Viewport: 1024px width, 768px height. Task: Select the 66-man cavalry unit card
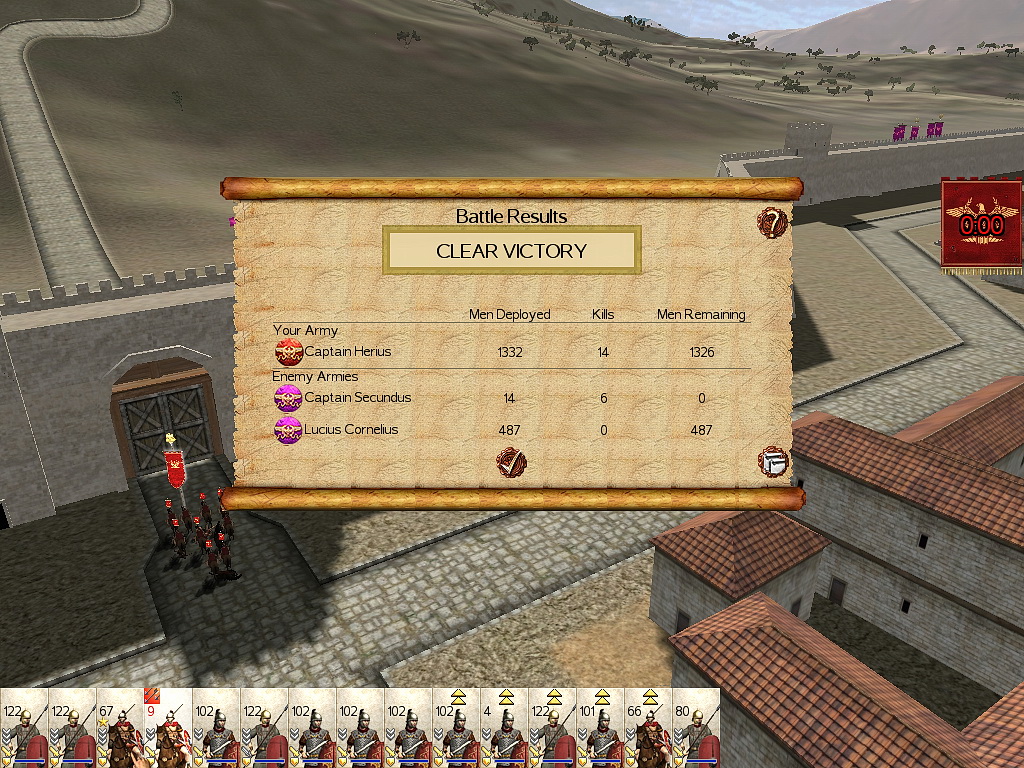[x=648, y=730]
